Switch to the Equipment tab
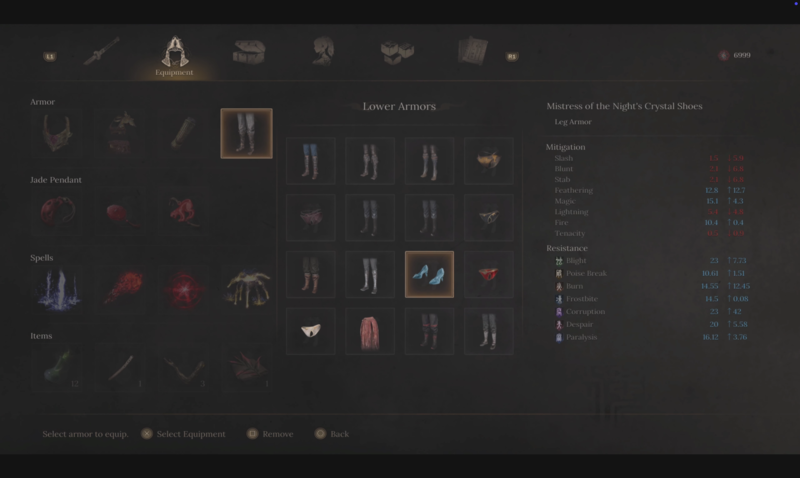This screenshot has height=478, width=800. 174,55
